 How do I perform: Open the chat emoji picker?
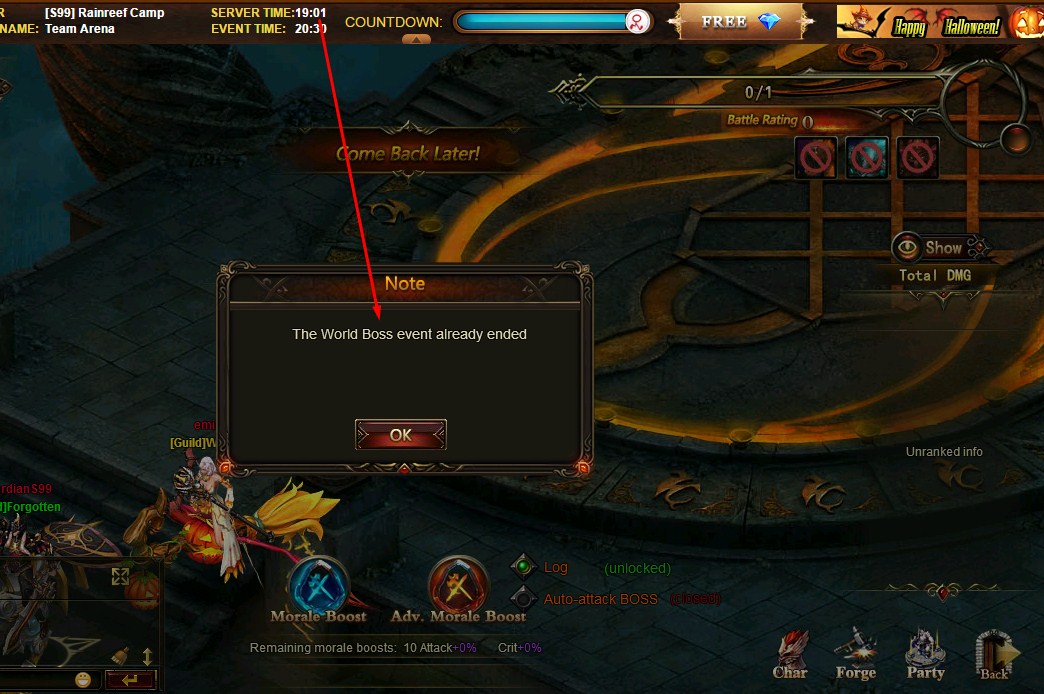click(x=83, y=679)
